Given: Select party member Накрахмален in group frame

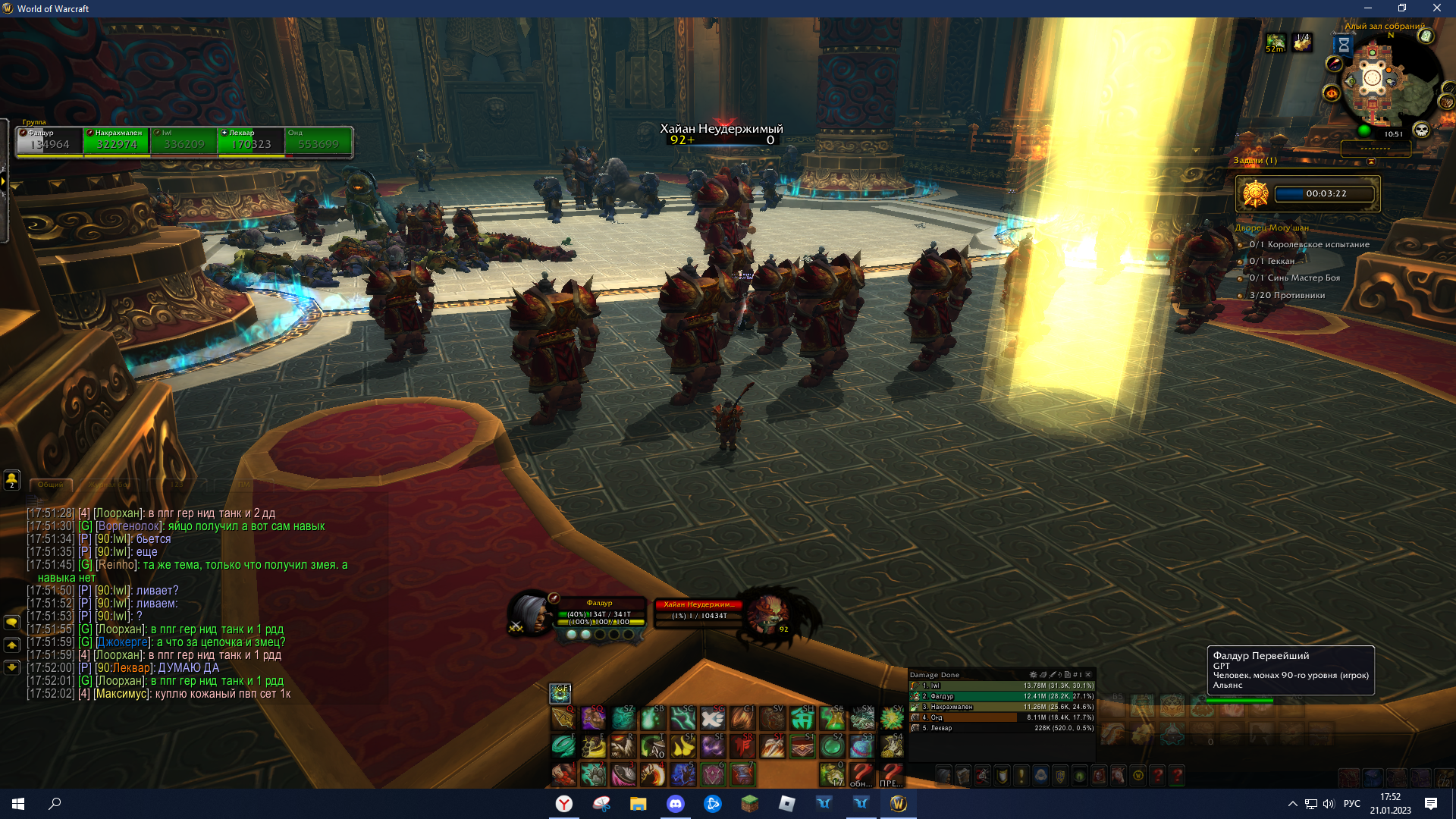Looking at the screenshot, I should [x=116, y=141].
